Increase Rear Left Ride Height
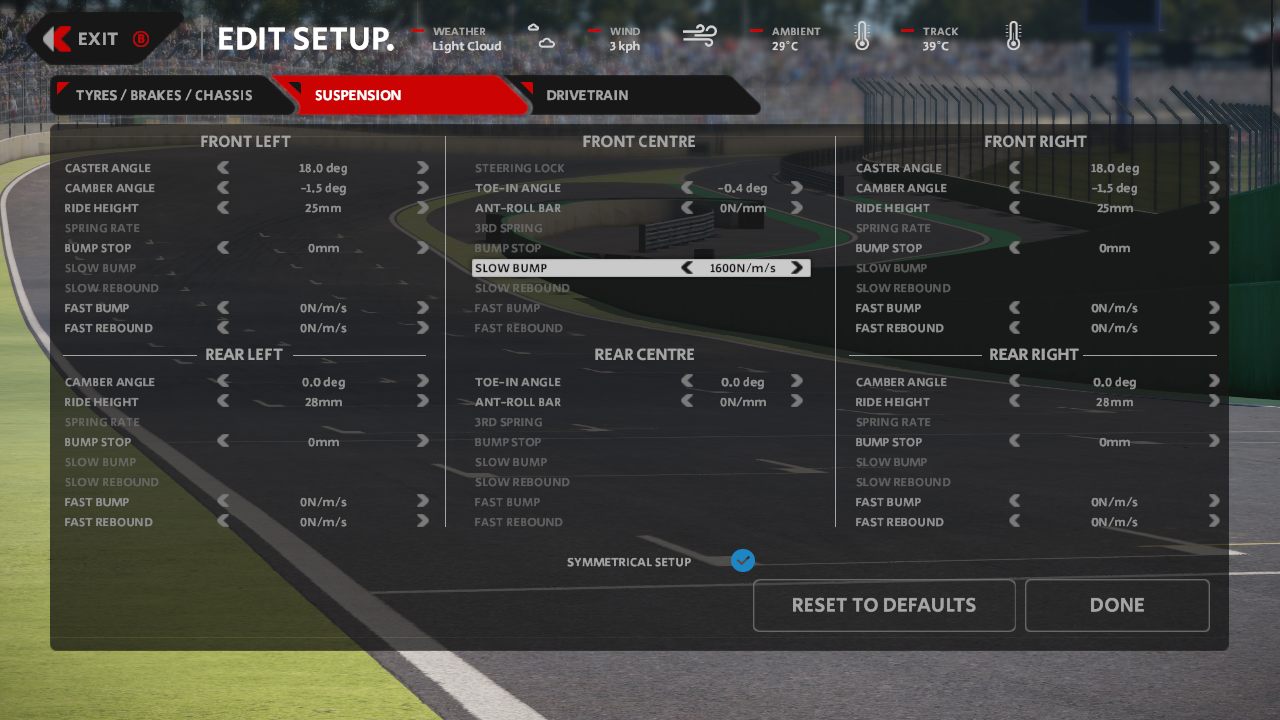Image resolution: width=1280 pixels, height=720 pixels. 423,402
